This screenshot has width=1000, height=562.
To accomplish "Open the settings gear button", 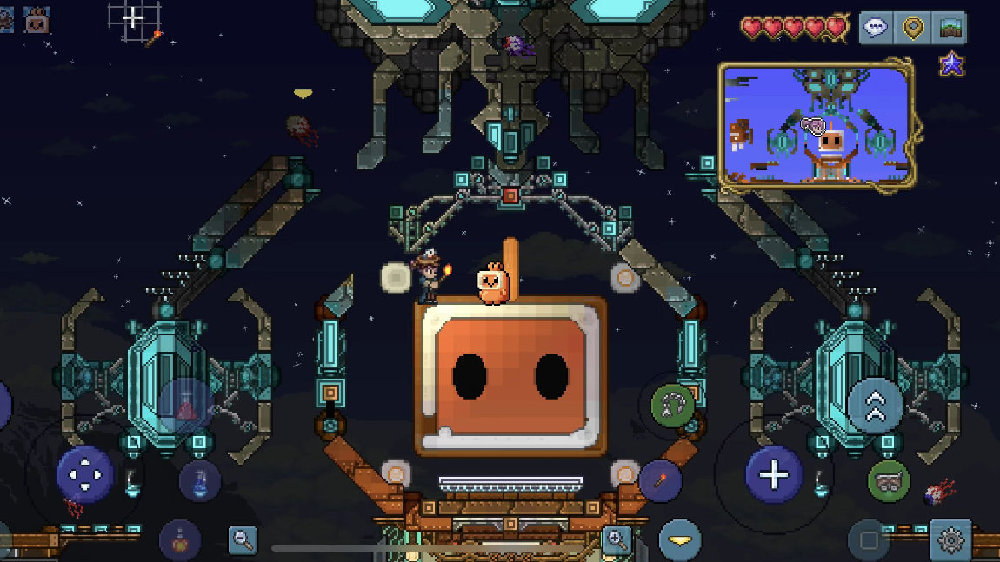I will [x=950, y=540].
